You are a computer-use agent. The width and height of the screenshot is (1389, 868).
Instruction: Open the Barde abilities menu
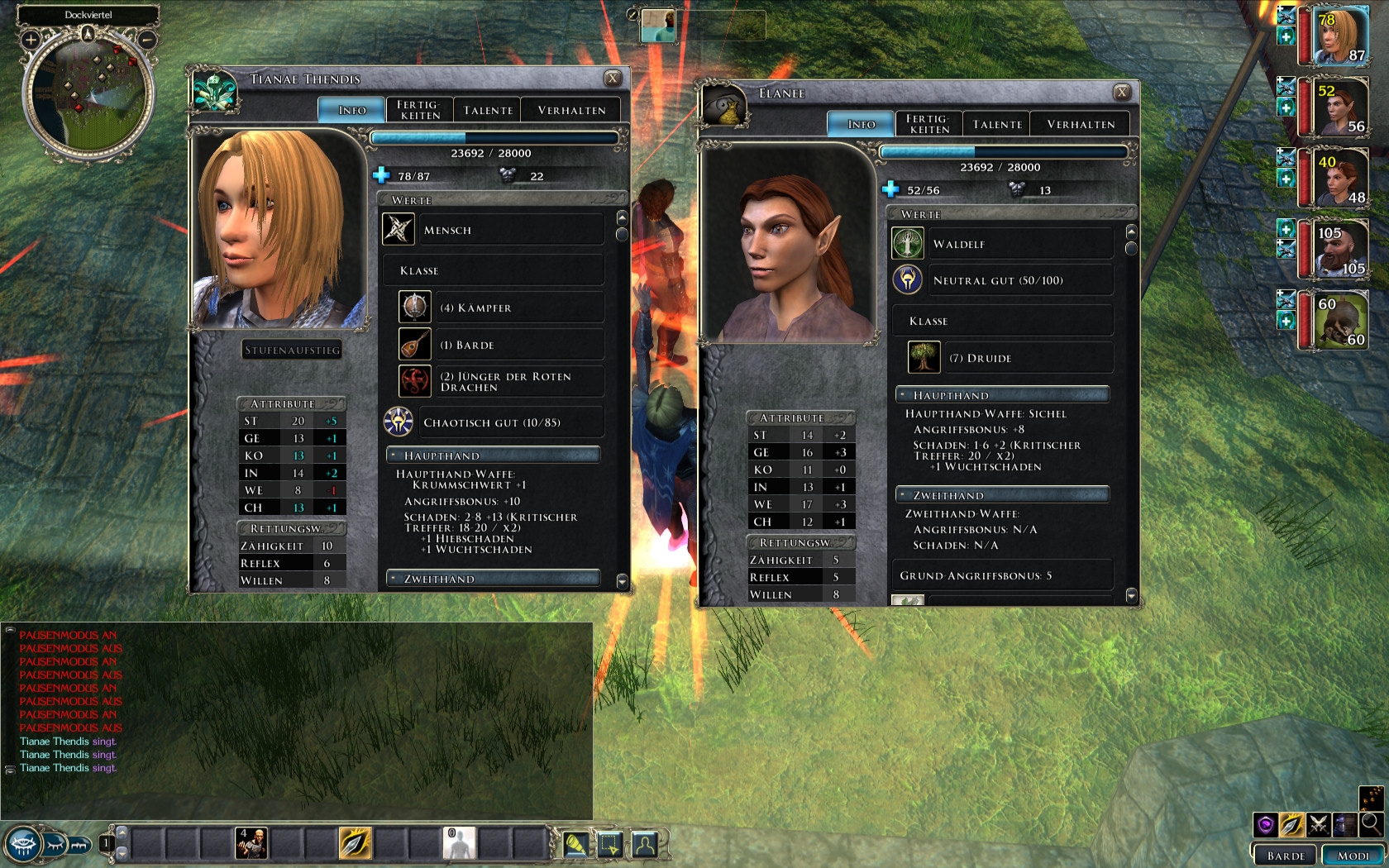[1286, 856]
